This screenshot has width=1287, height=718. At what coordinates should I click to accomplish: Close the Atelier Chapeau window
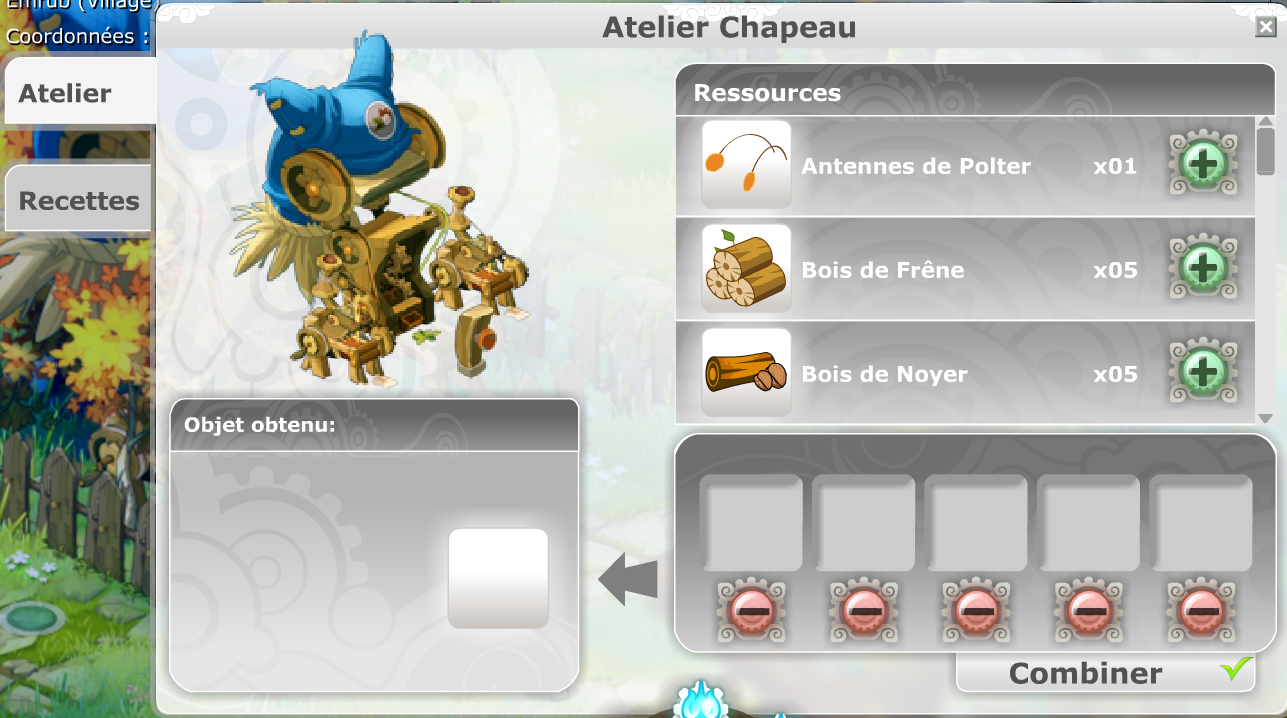coord(1265,27)
